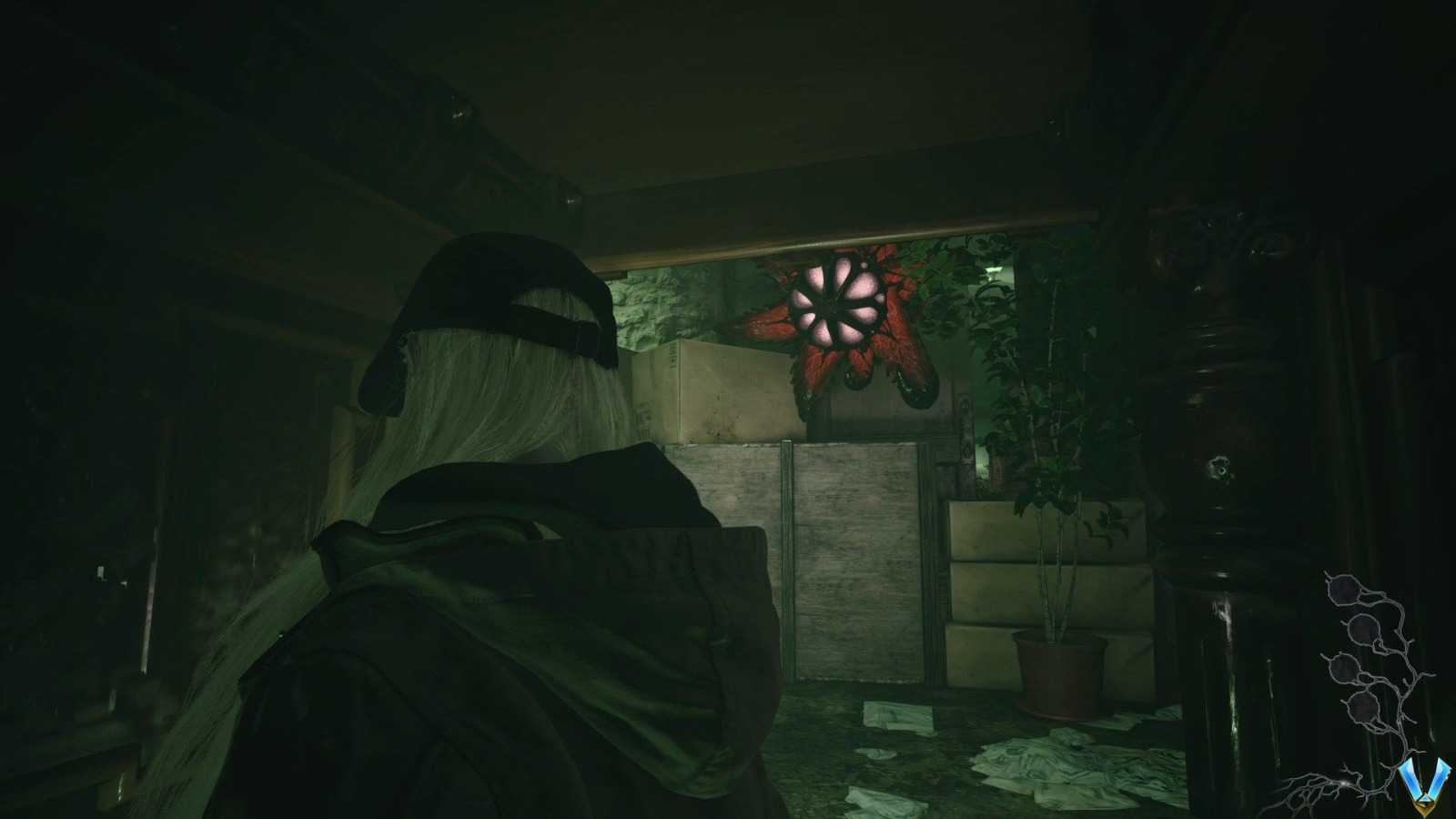Viewport: 1456px width, 819px height.
Task: Click the golden base of the V emblem
Action: 1424,808
